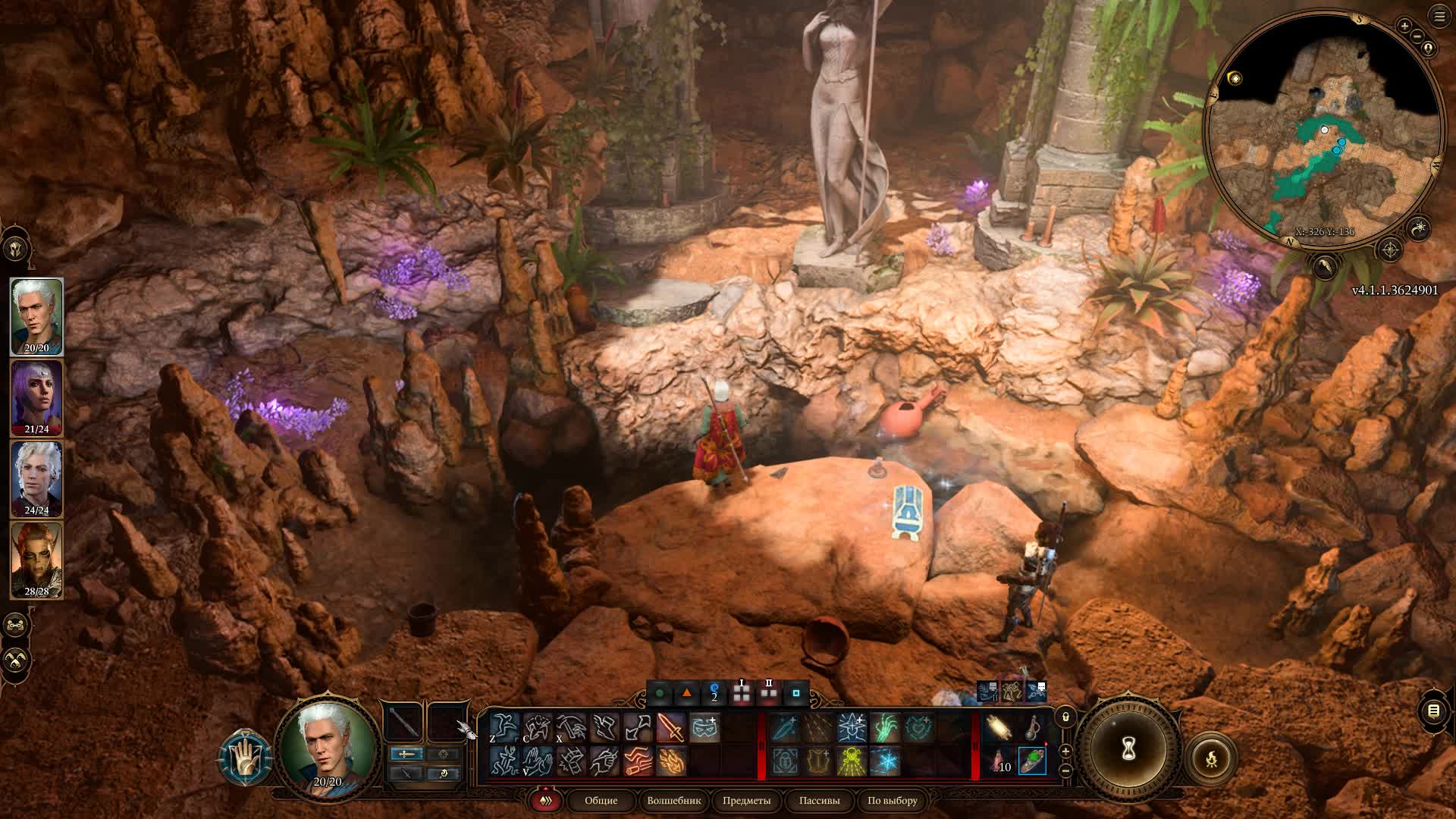Viewport: 1456px width, 819px height.
Task: Select the Предметы hotbar tab
Action: click(x=746, y=800)
